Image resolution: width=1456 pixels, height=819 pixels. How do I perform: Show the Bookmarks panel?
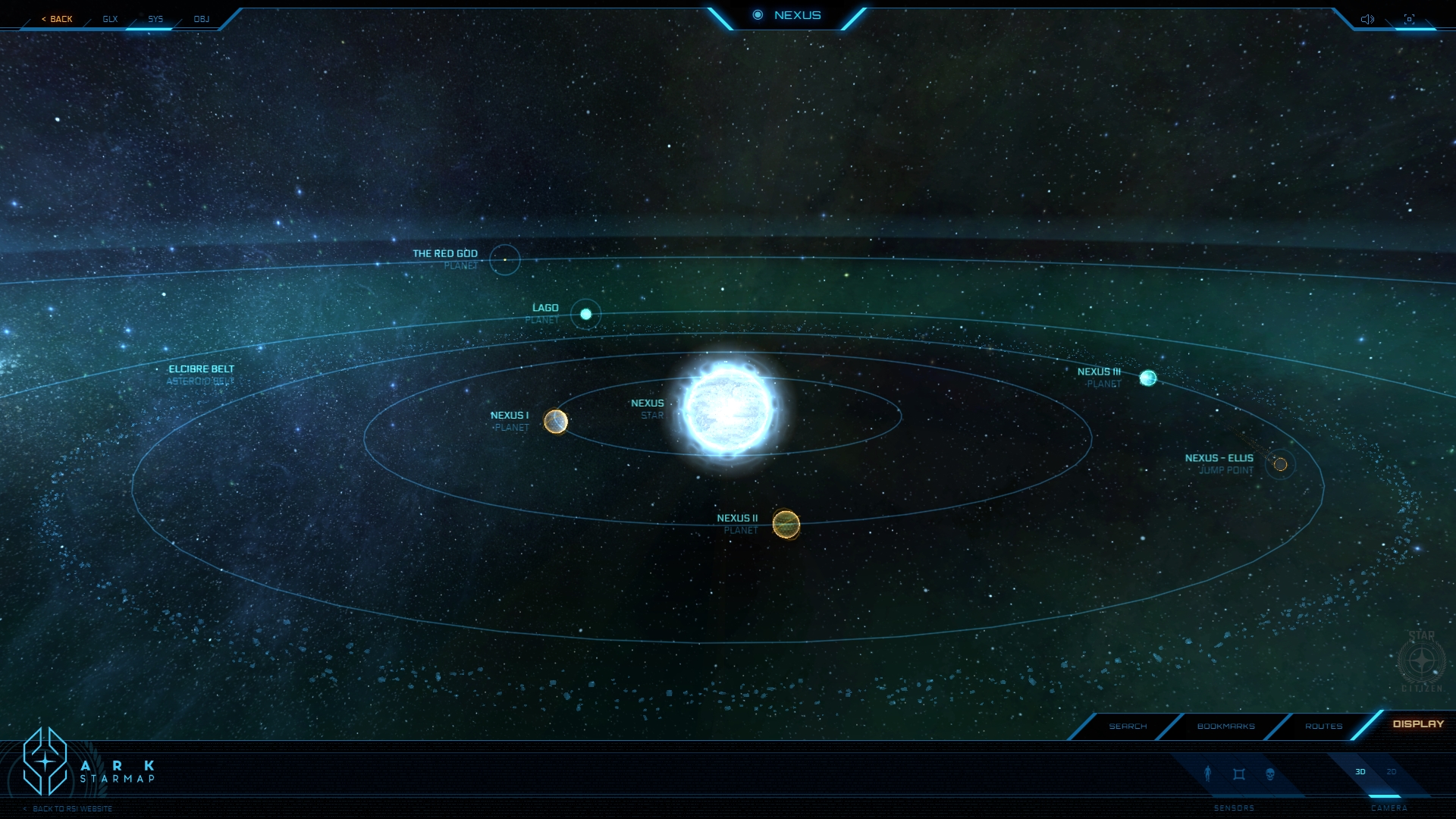click(1225, 726)
